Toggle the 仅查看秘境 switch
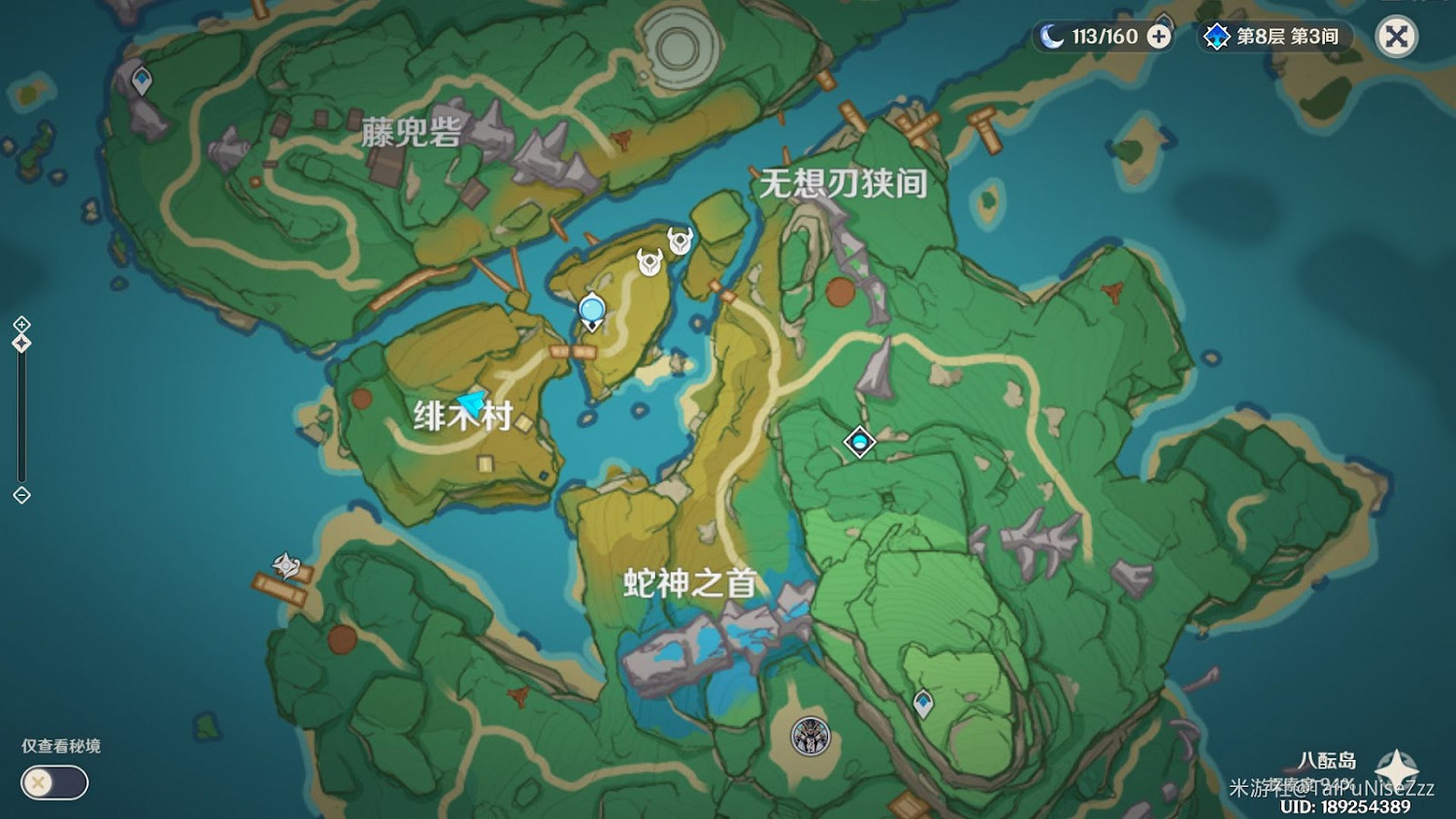The height and width of the screenshot is (819, 1456). pos(53,782)
